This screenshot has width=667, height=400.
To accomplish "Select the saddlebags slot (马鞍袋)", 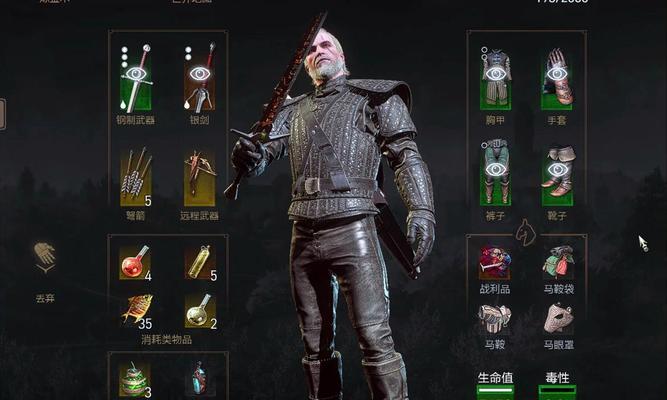I will pyautogui.click(x=558, y=262).
